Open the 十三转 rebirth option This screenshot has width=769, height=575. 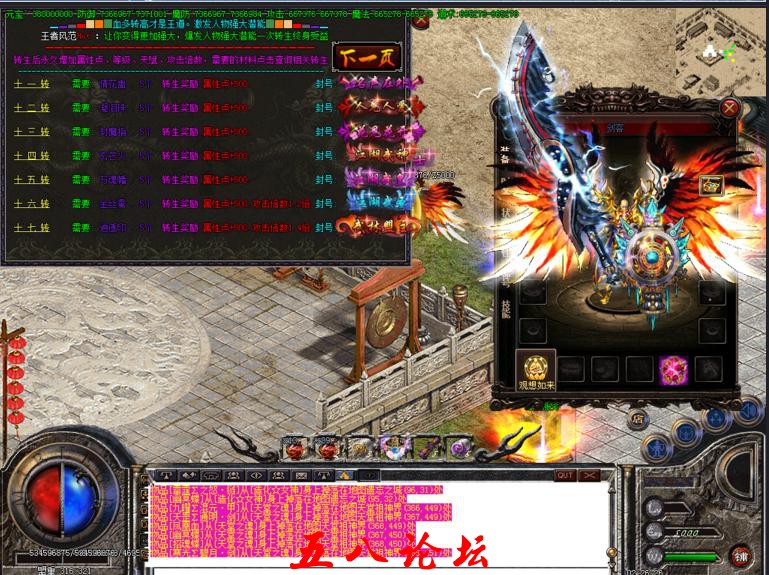pos(31,132)
